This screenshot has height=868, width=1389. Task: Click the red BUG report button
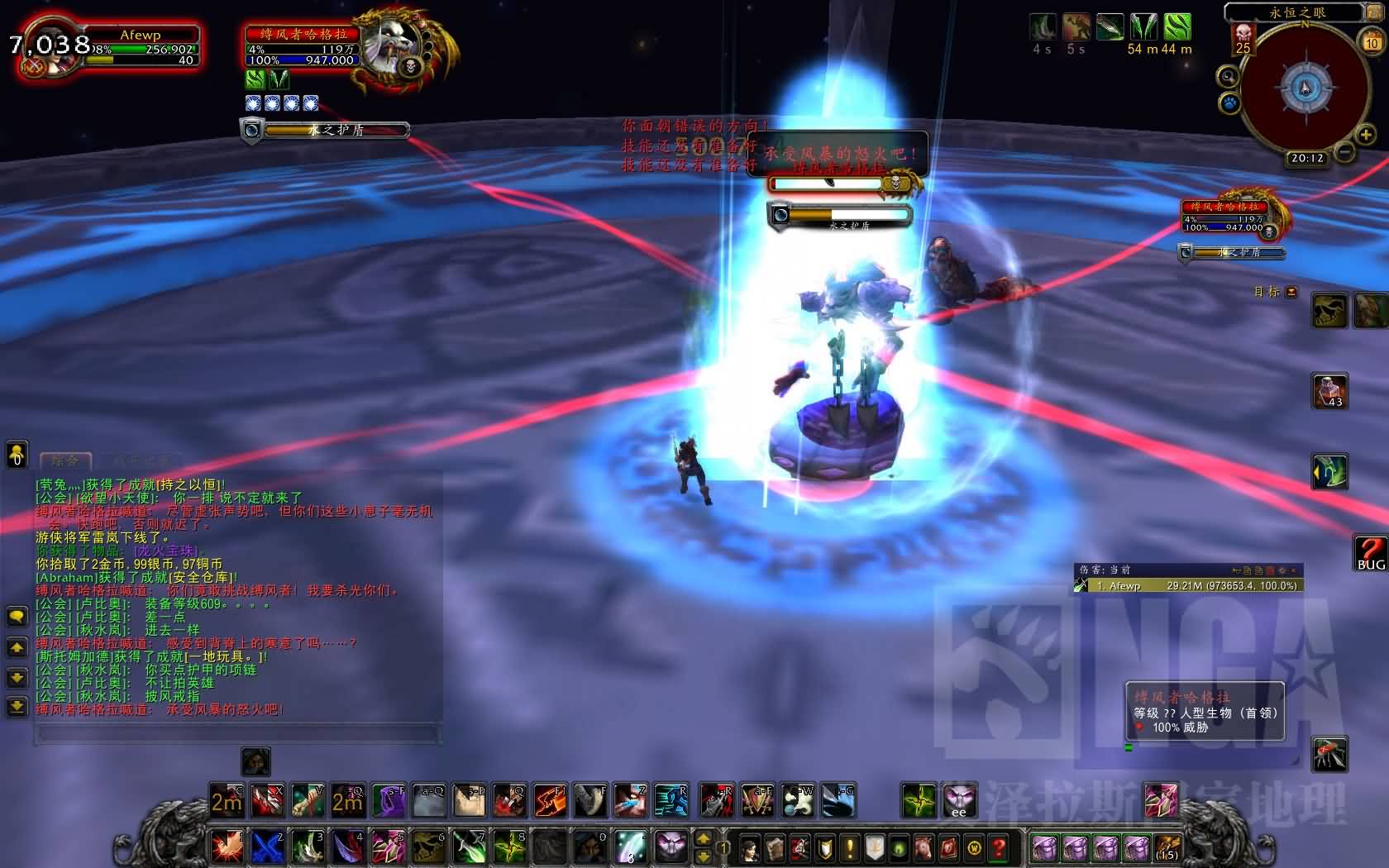(1370, 552)
